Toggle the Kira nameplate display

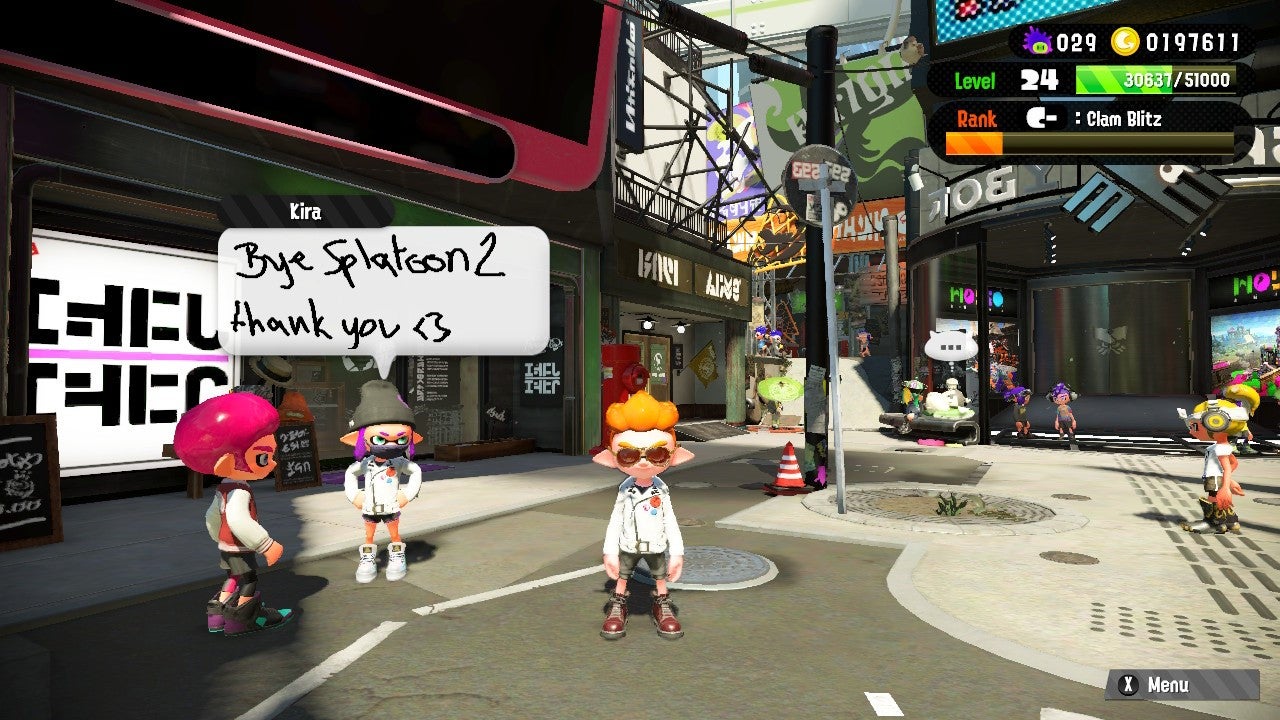(x=305, y=212)
